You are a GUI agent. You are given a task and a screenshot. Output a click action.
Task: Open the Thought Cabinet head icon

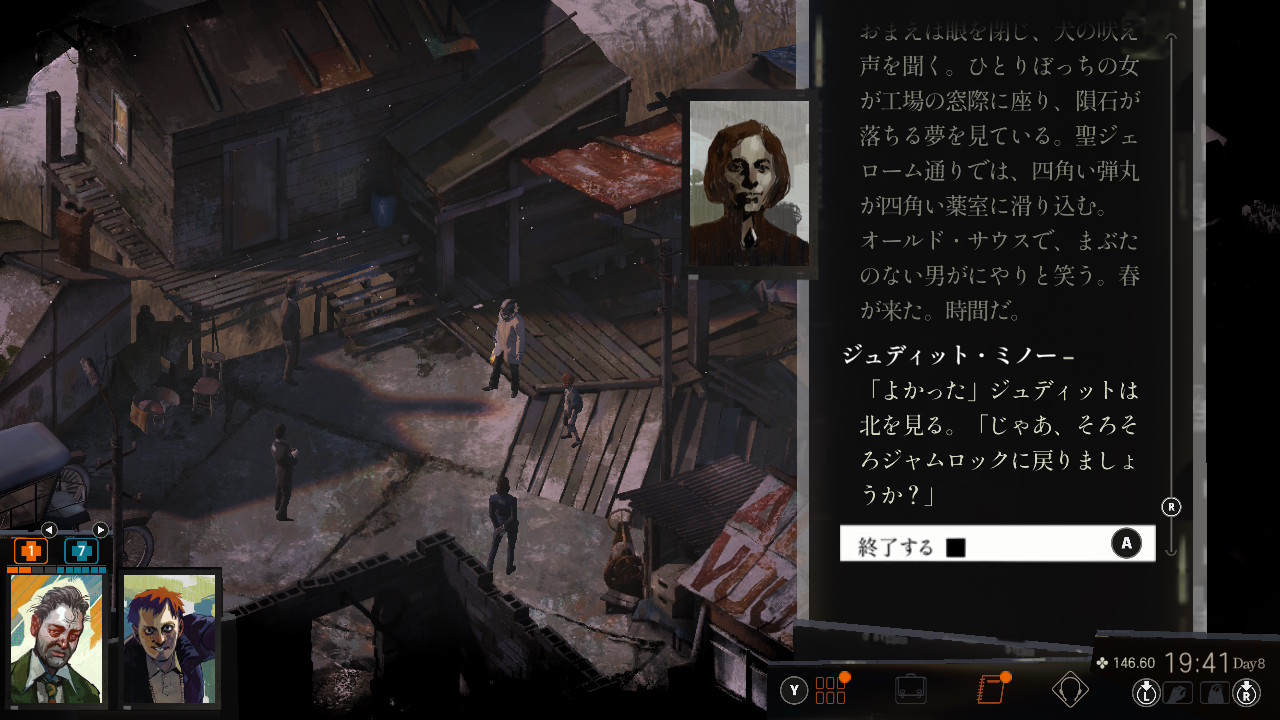[1070, 690]
